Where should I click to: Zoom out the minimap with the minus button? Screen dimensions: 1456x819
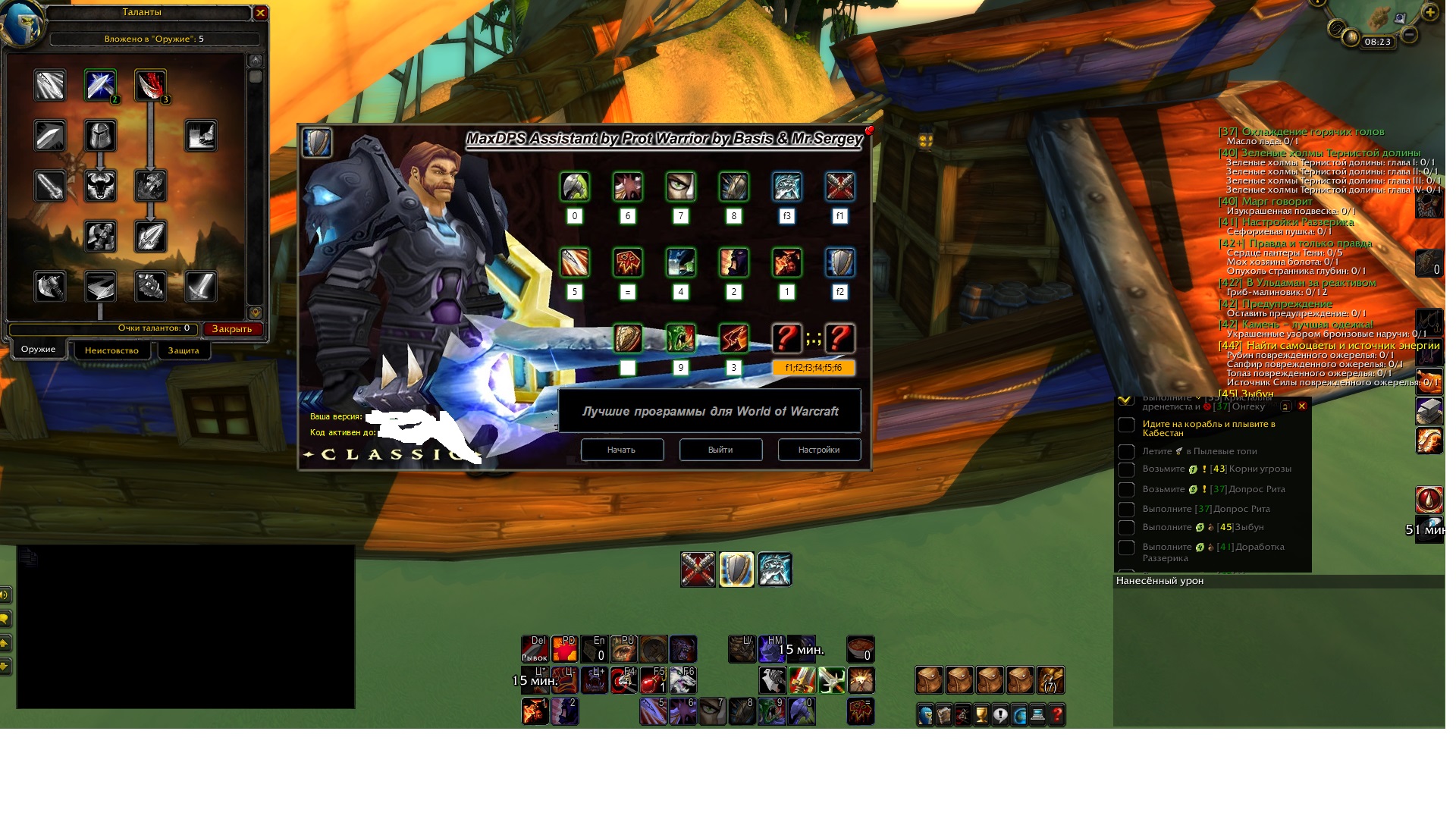1409,35
